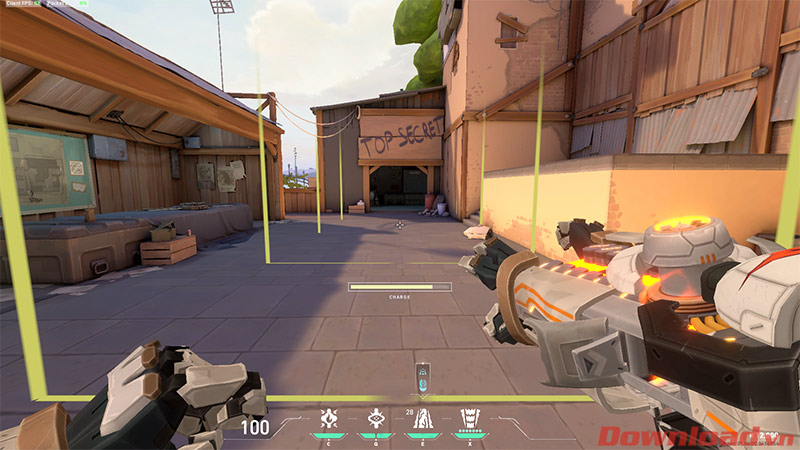800x450 pixels.
Task: Activate the C-slot ability icon
Action: tap(327, 419)
